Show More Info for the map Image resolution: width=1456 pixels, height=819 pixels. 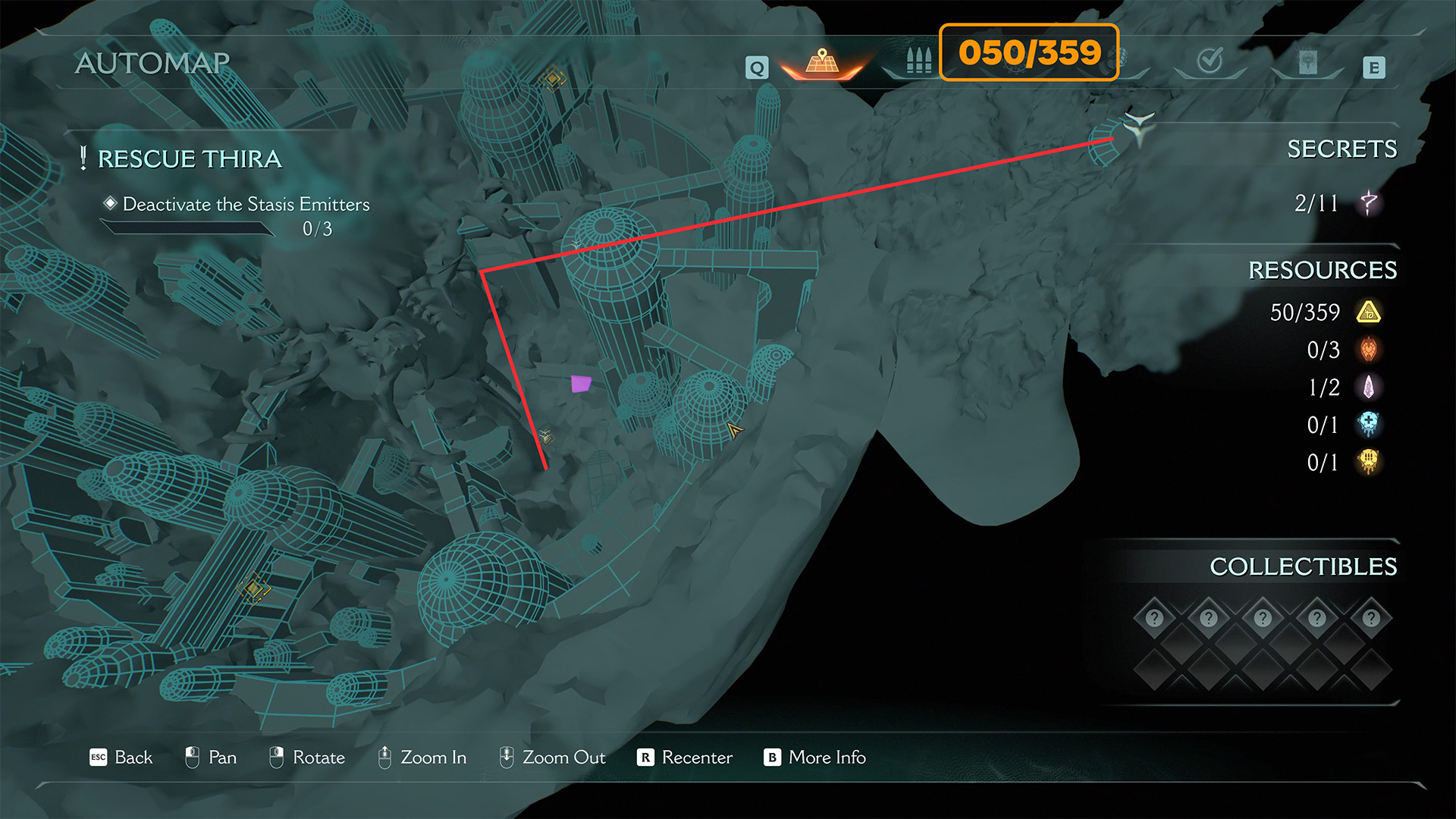click(x=815, y=758)
